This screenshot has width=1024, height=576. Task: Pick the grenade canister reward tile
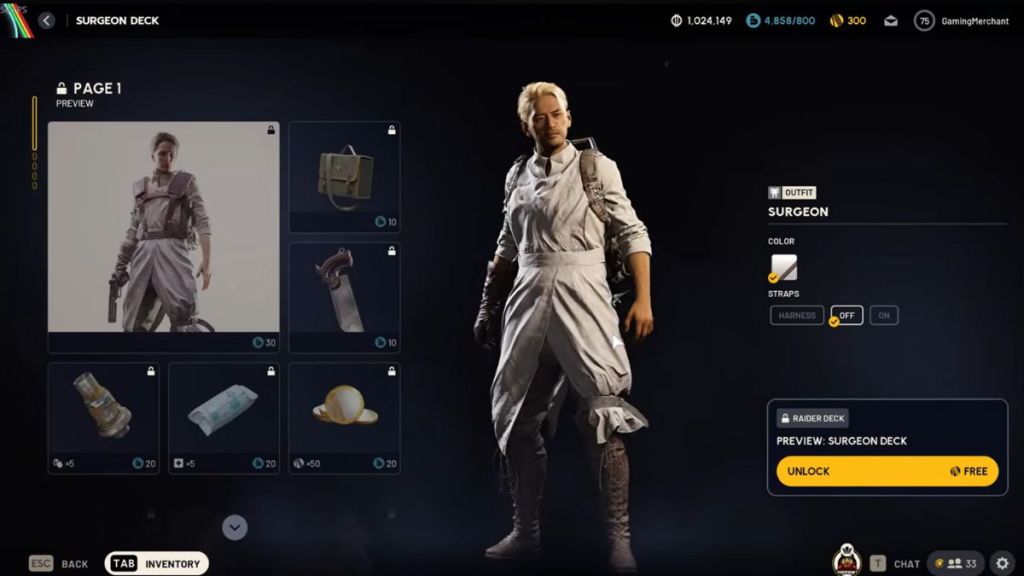(x=104, y=417)
